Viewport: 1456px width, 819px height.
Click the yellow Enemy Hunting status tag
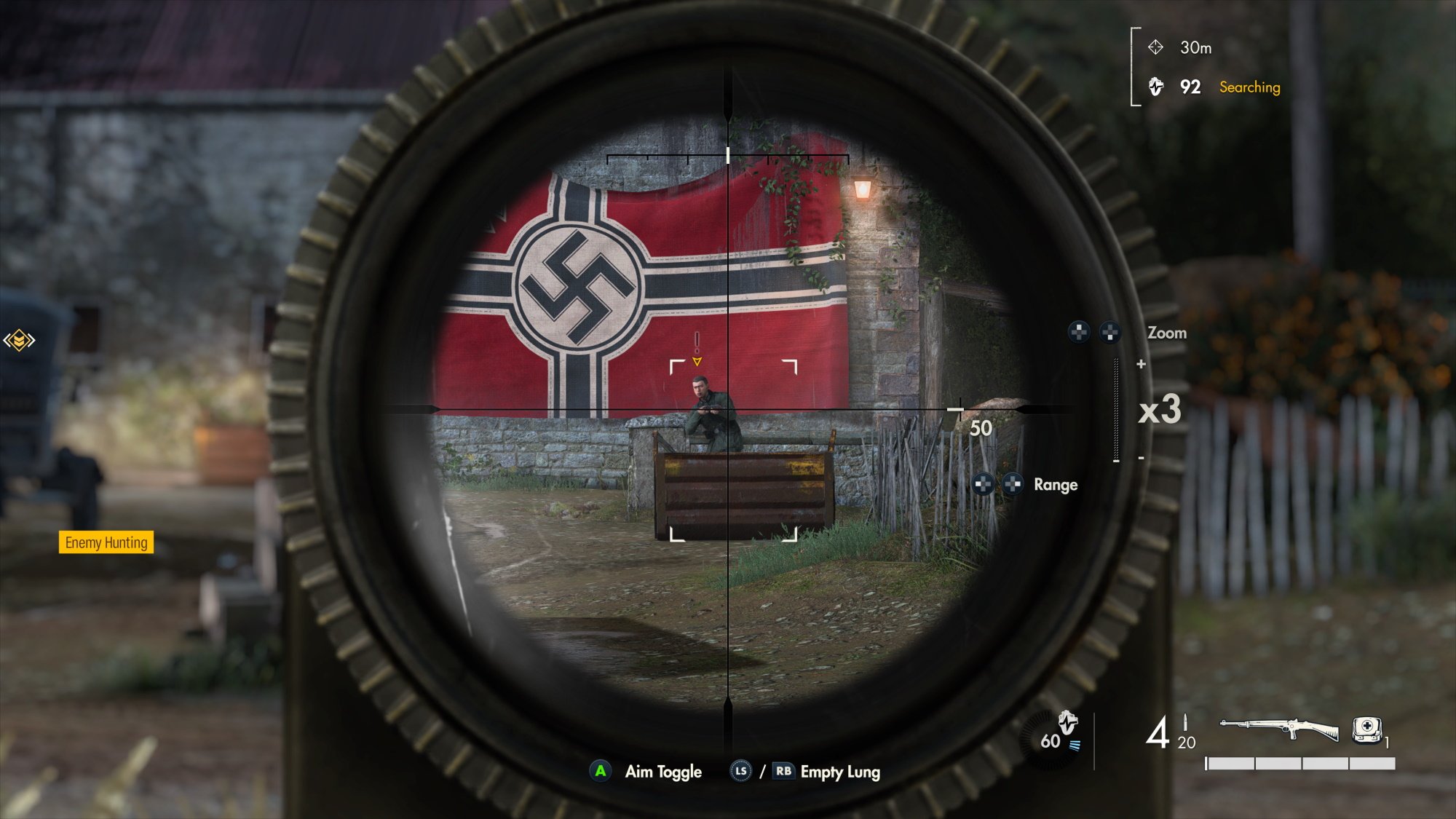pyautogui.click(x=106, y=542)
